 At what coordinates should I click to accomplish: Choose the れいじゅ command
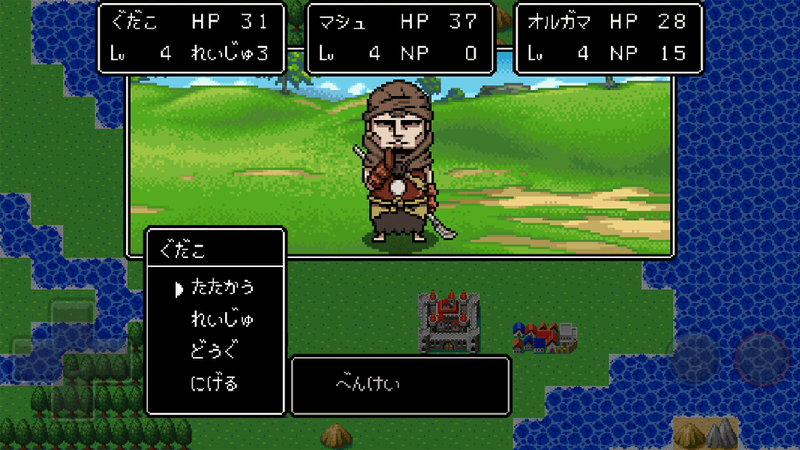(221, 320)
